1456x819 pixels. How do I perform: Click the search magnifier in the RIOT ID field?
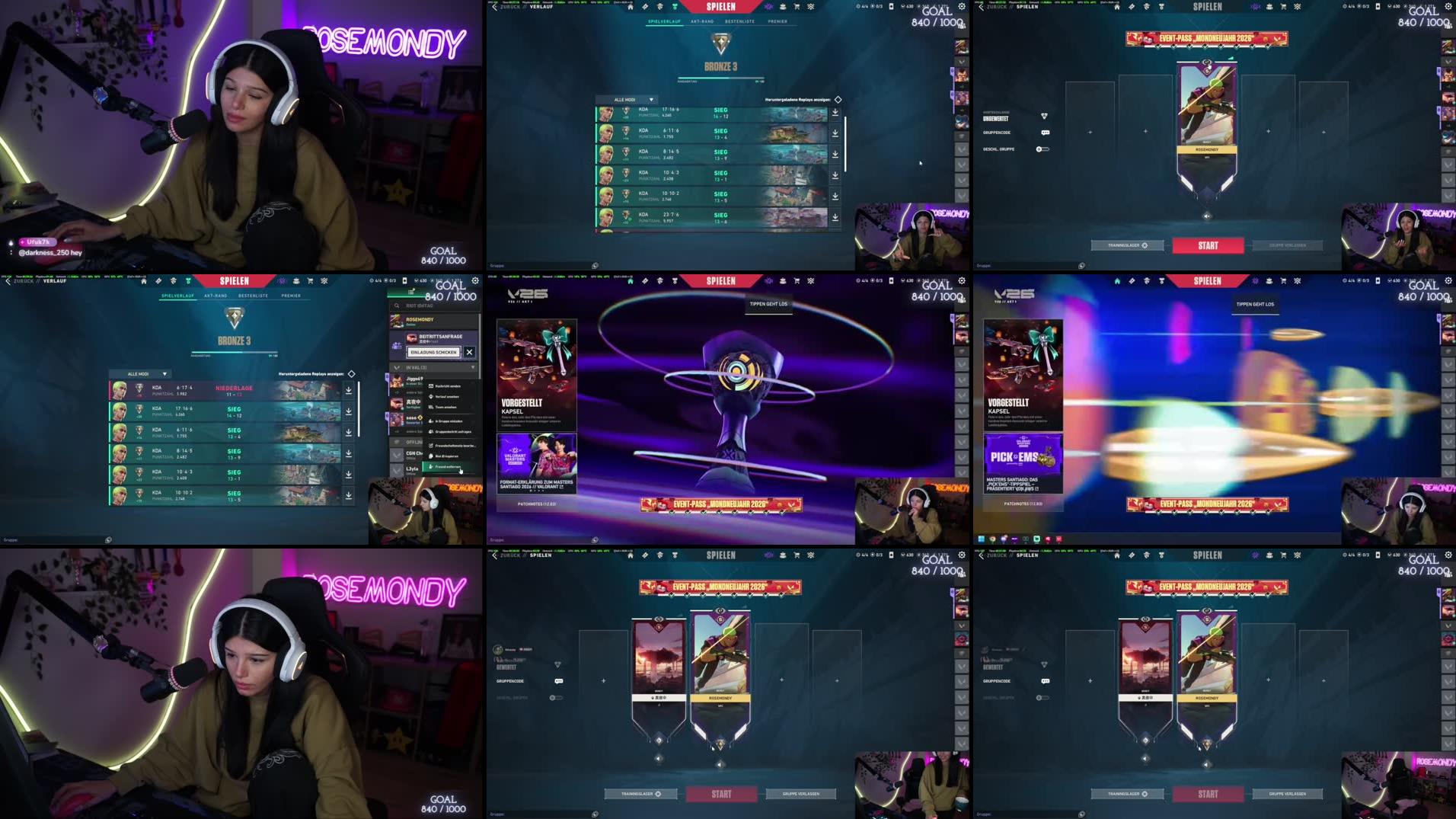[397, 306]
